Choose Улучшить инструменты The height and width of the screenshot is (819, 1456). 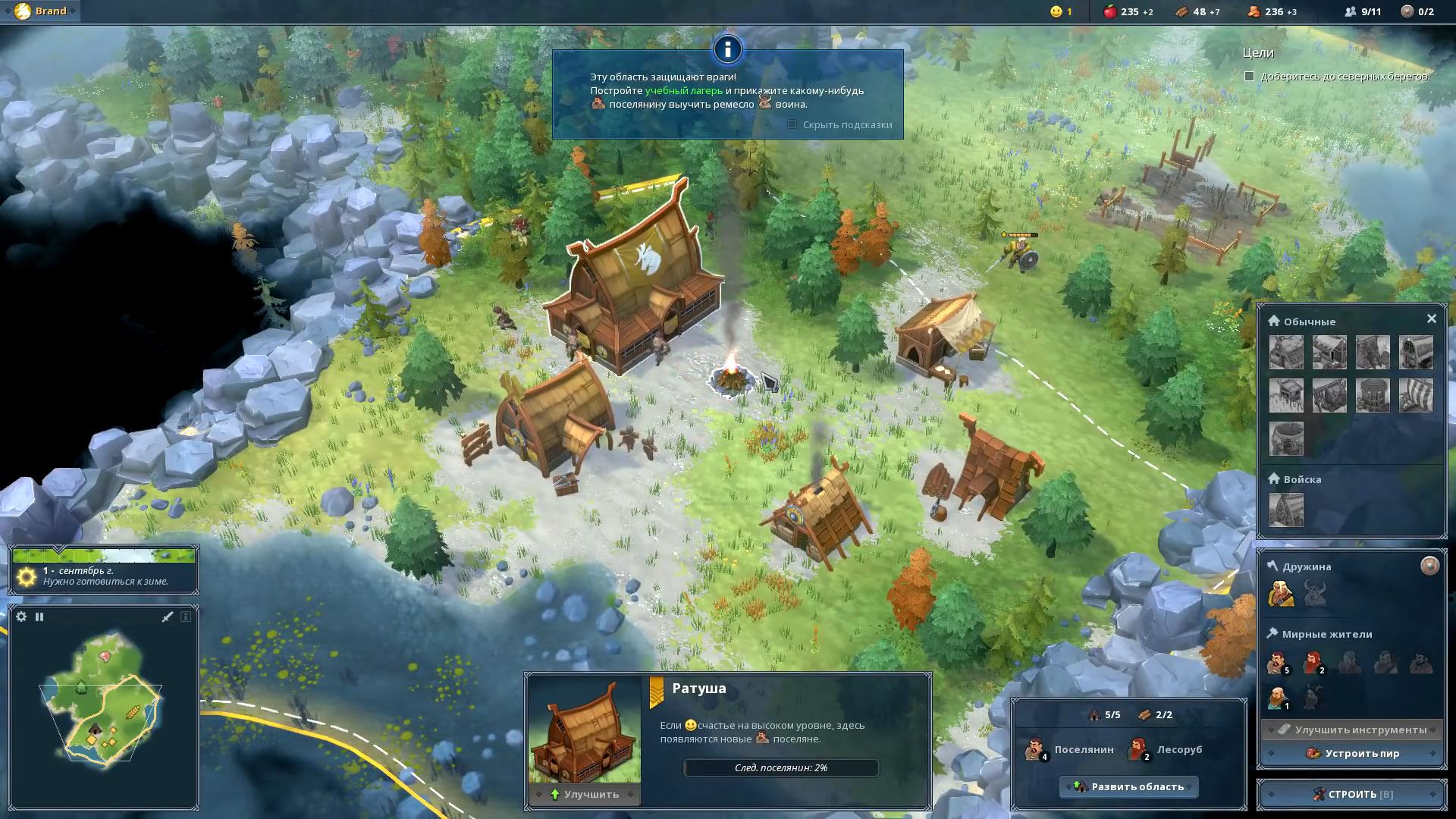[1352, 730]
